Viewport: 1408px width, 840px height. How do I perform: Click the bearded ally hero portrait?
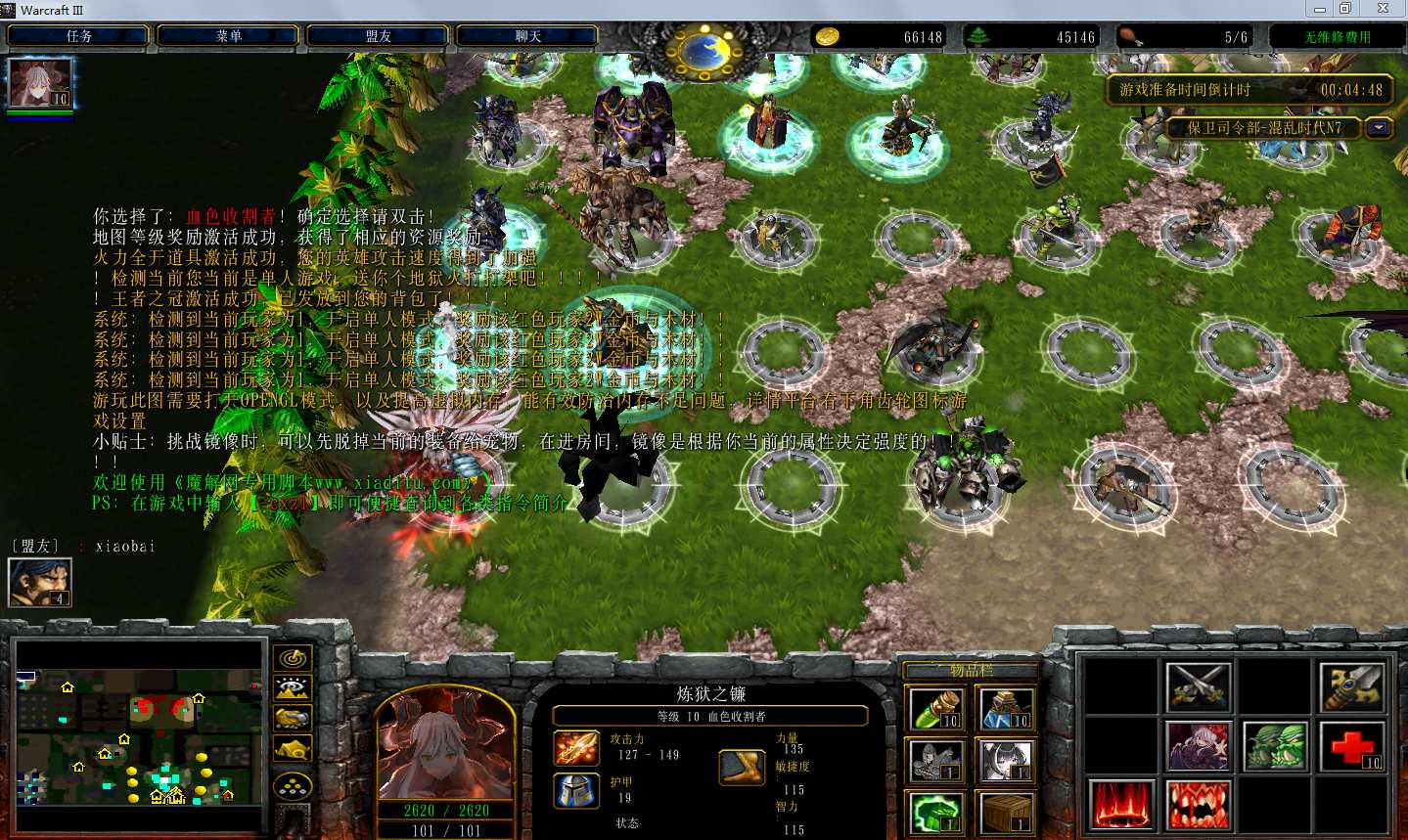(39, 582)
